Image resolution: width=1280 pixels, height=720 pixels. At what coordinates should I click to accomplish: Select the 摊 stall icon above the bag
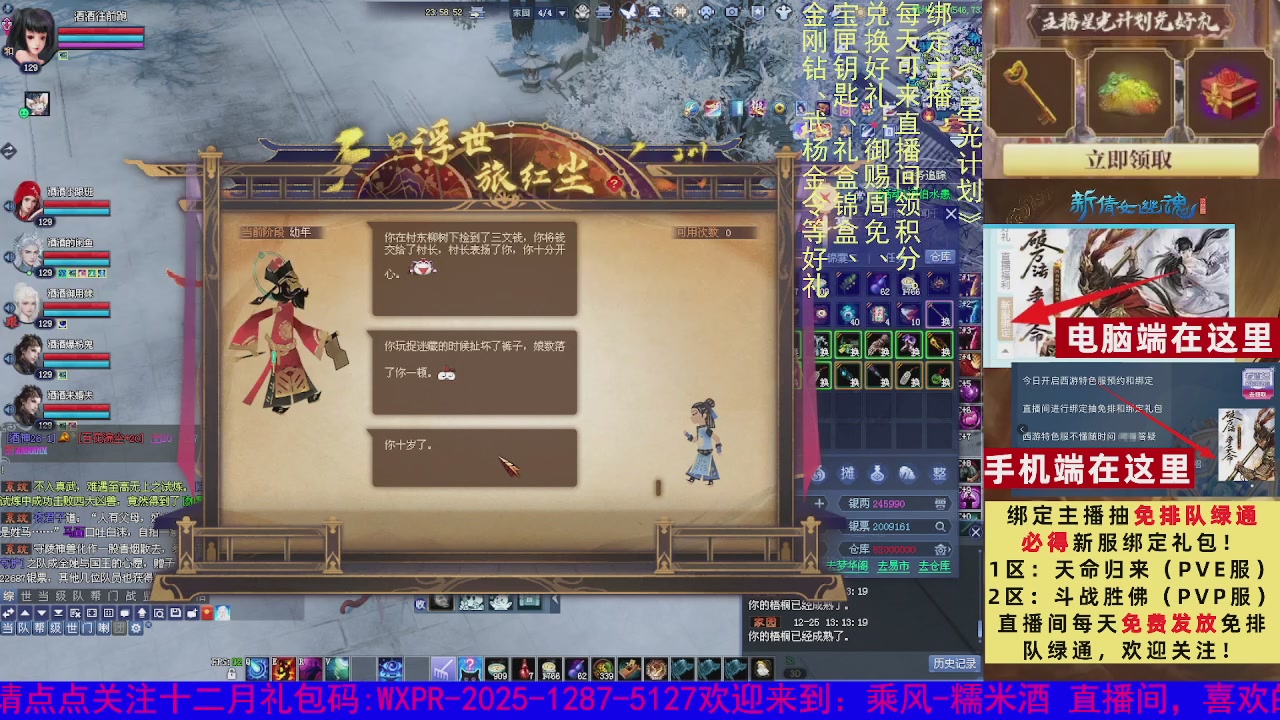point(846,474)
